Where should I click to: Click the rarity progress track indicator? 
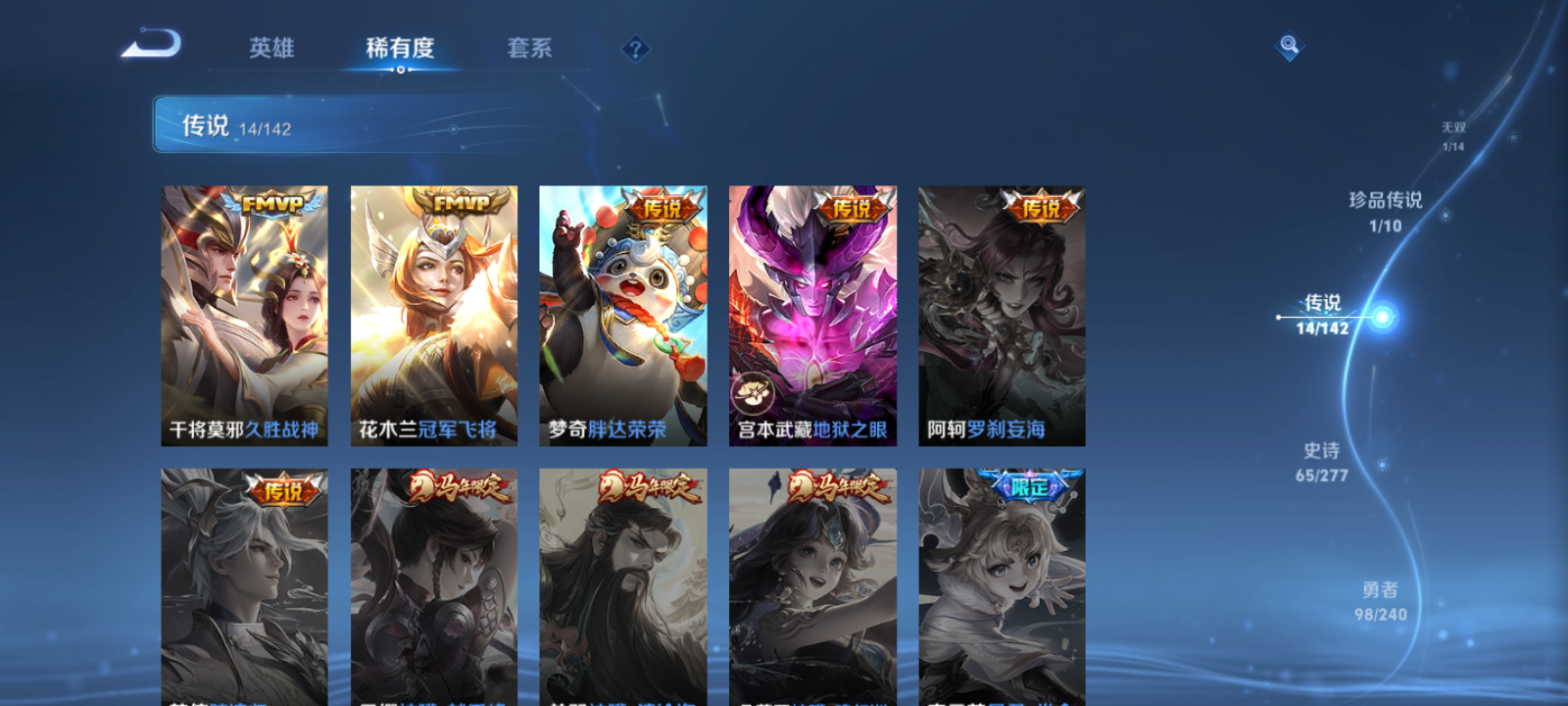[1278, 316]
